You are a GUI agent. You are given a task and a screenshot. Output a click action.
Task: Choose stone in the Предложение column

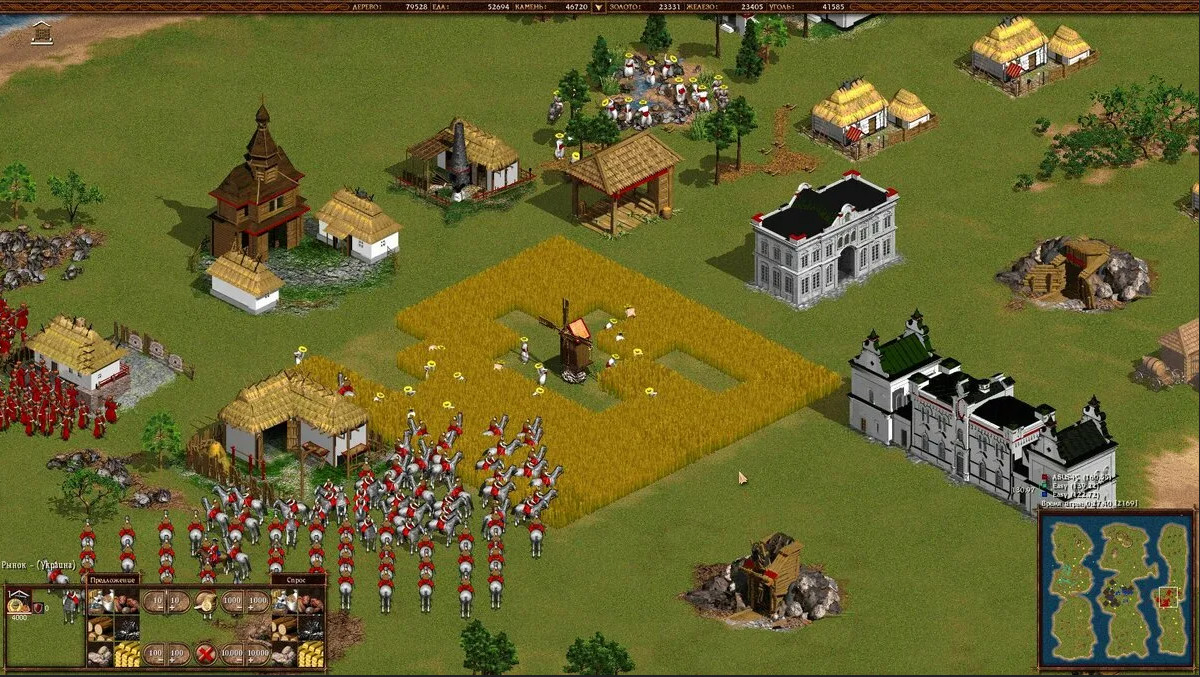coord(100,655)
